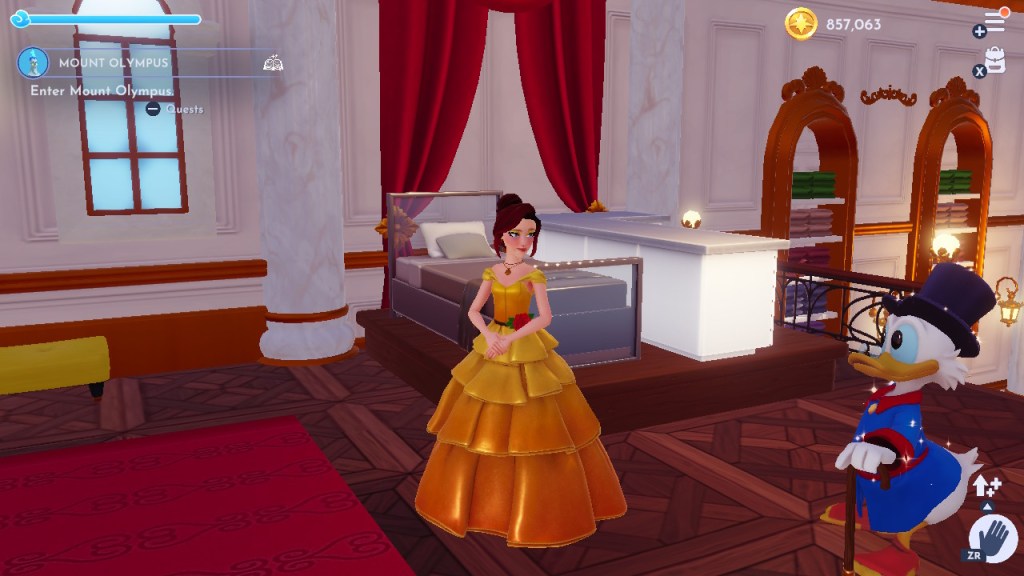Open the backpack inventory
This screenshot has width=1024, height=576.
click(995, 59)
